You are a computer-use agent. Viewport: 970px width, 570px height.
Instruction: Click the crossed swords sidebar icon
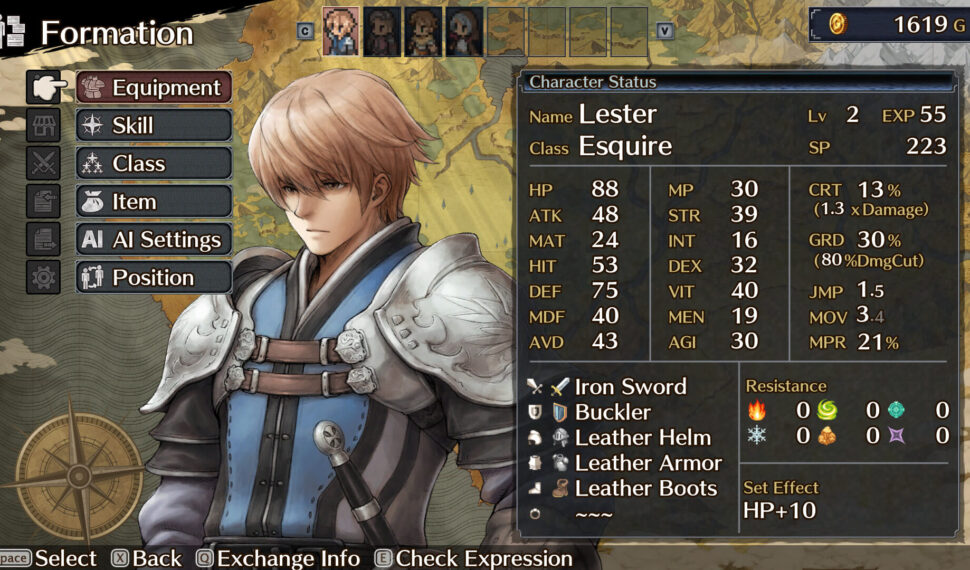tap(44, 164)
